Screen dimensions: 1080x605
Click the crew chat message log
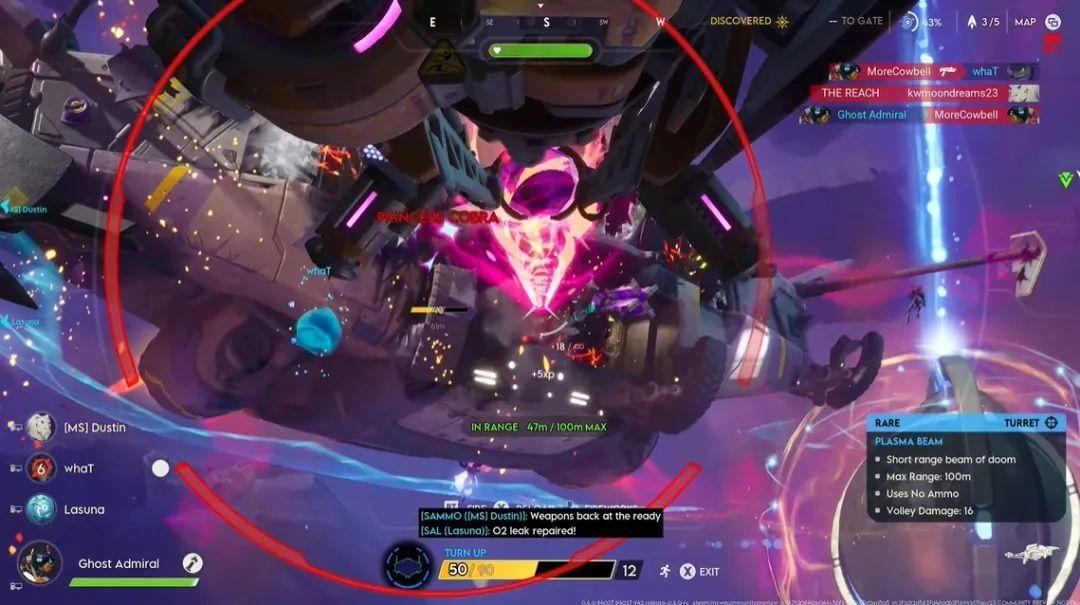tap(540, 523)
